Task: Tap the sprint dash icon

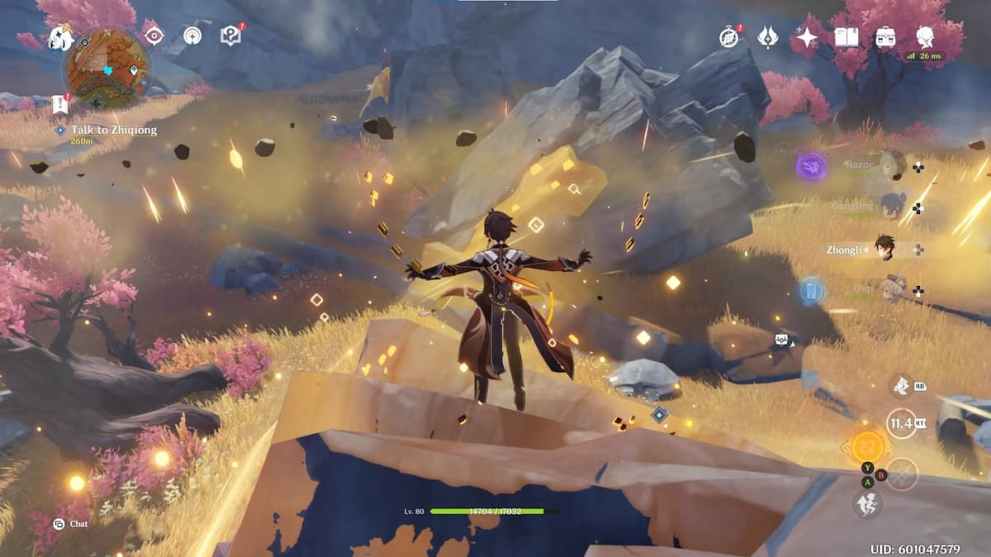Action: 867,505
